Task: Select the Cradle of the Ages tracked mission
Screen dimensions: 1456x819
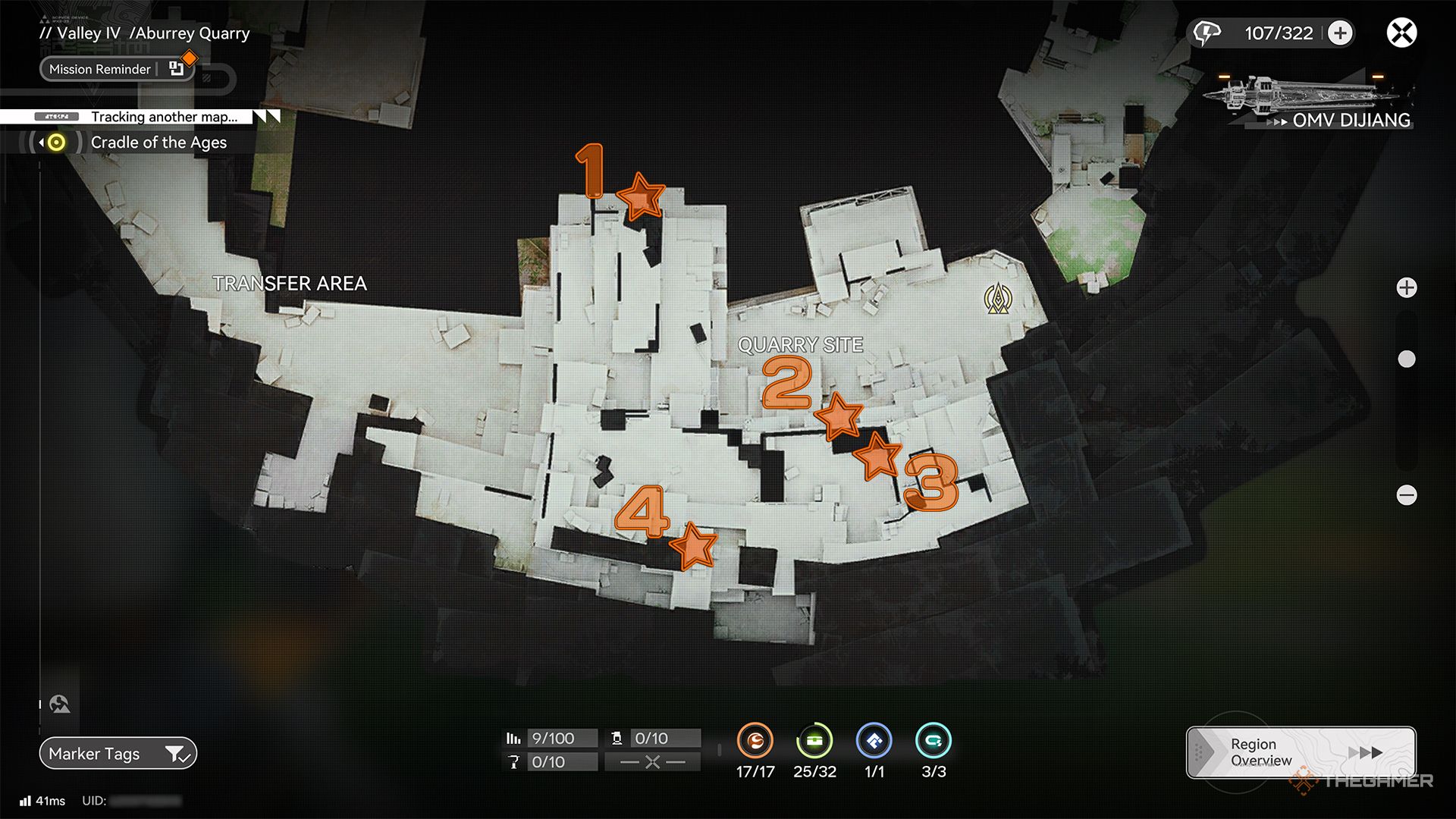Action: [x=158, y=143]
